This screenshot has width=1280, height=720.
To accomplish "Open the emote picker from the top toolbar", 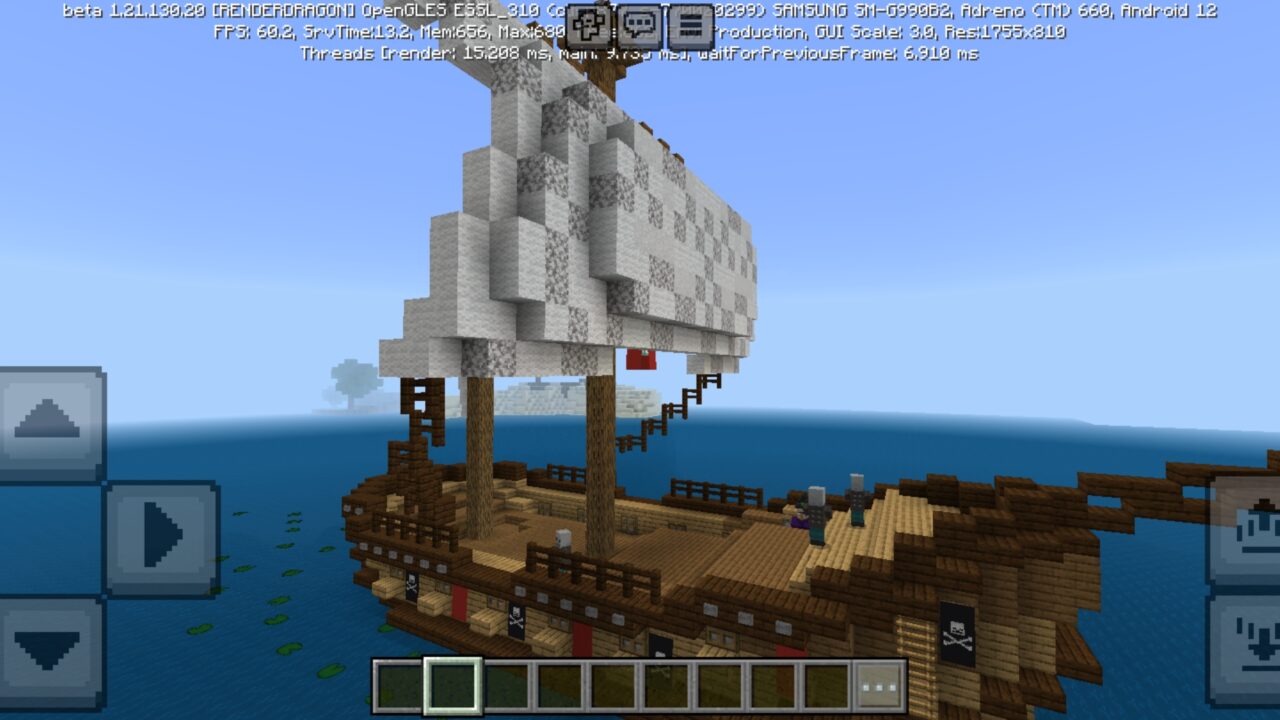I will tap(588, 22).
